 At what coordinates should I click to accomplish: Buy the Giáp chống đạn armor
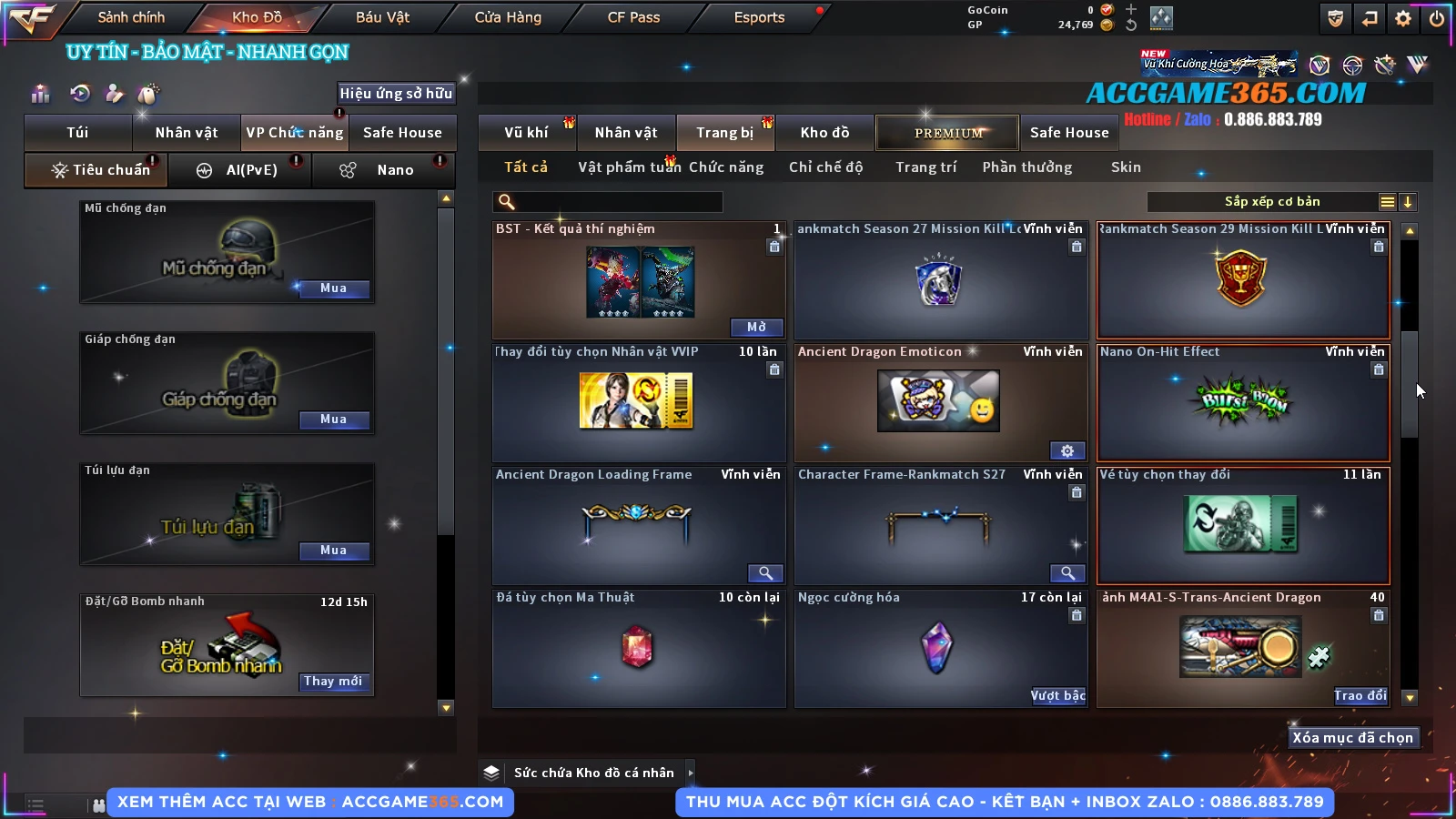(333, 420)
